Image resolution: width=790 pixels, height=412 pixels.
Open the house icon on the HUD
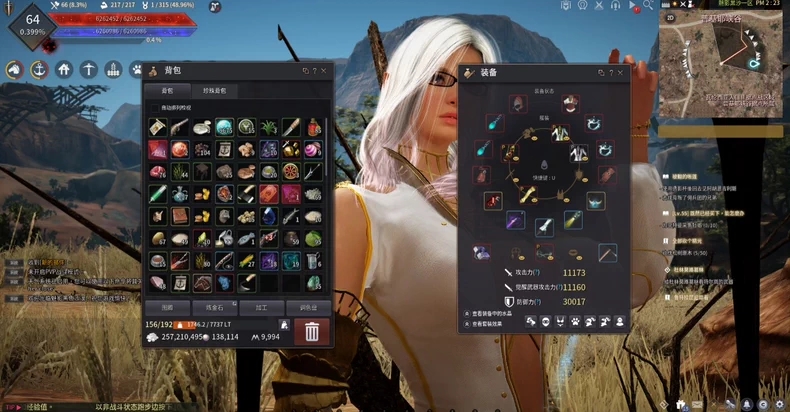tap(64, 70)
